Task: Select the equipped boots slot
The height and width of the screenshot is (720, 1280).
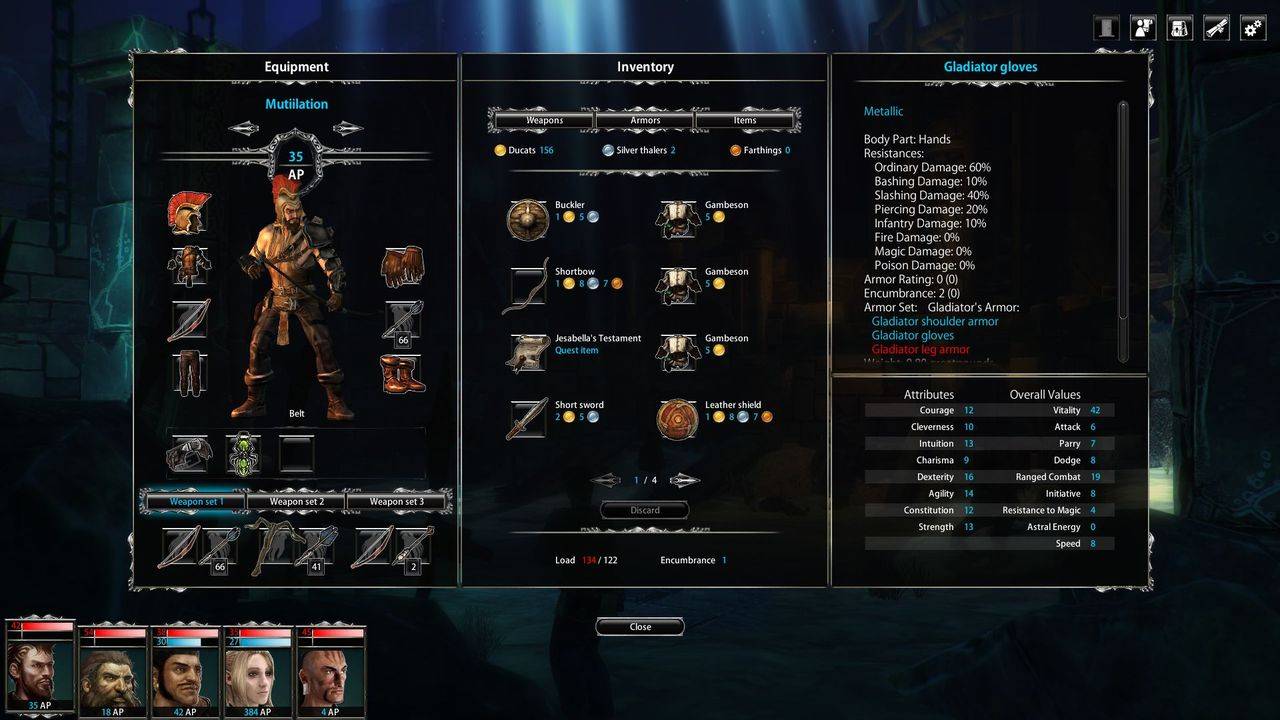Action: [402, 374]
